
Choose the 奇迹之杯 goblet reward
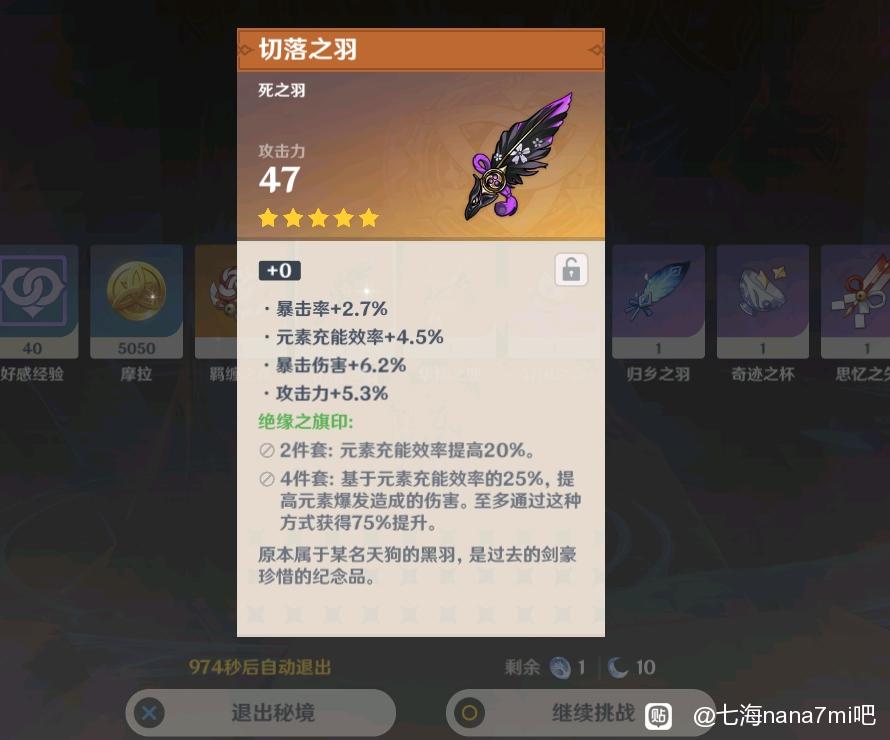point(762,300)
